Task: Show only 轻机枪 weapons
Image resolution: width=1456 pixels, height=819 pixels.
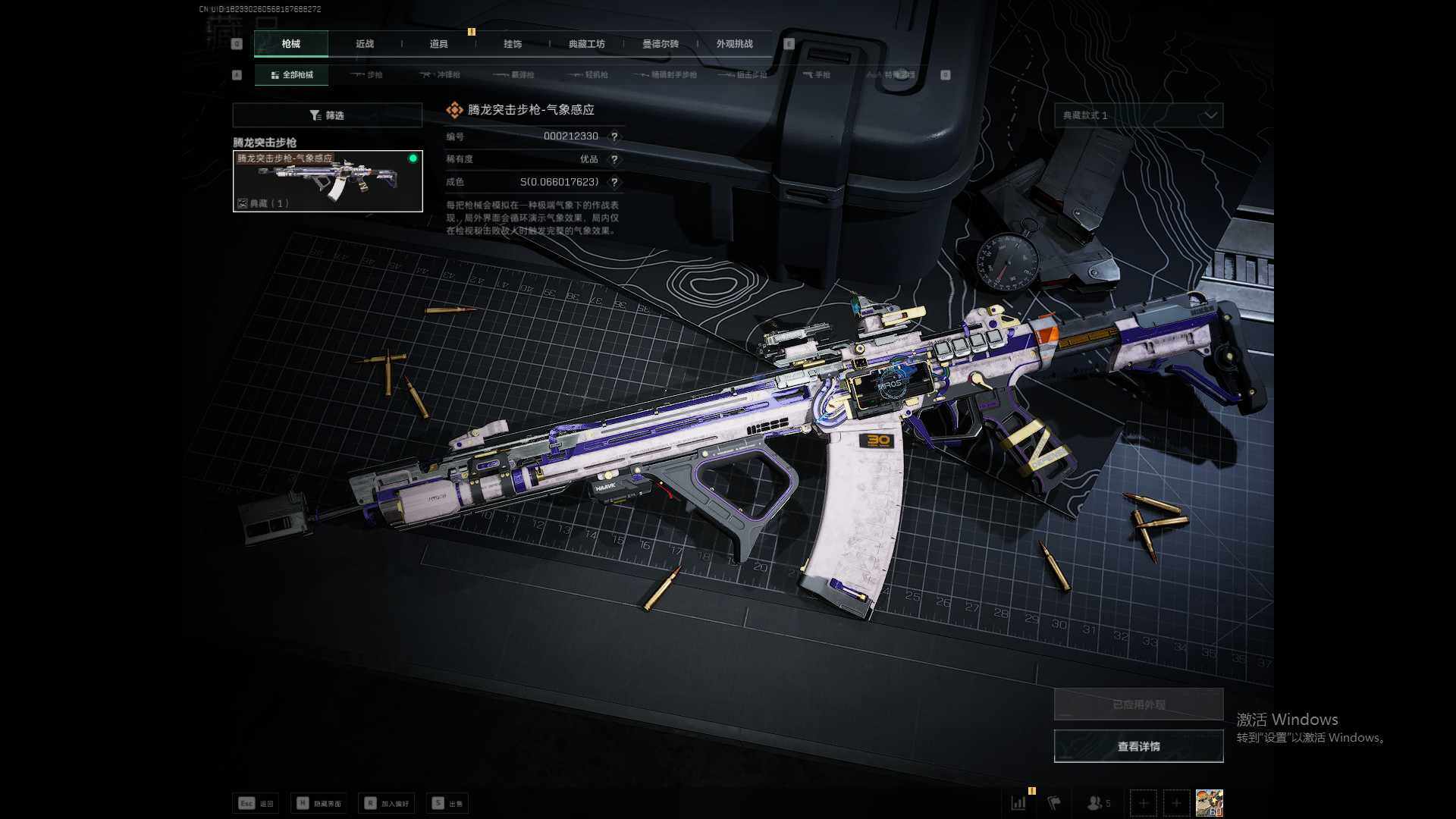Action: coord(589,75)
